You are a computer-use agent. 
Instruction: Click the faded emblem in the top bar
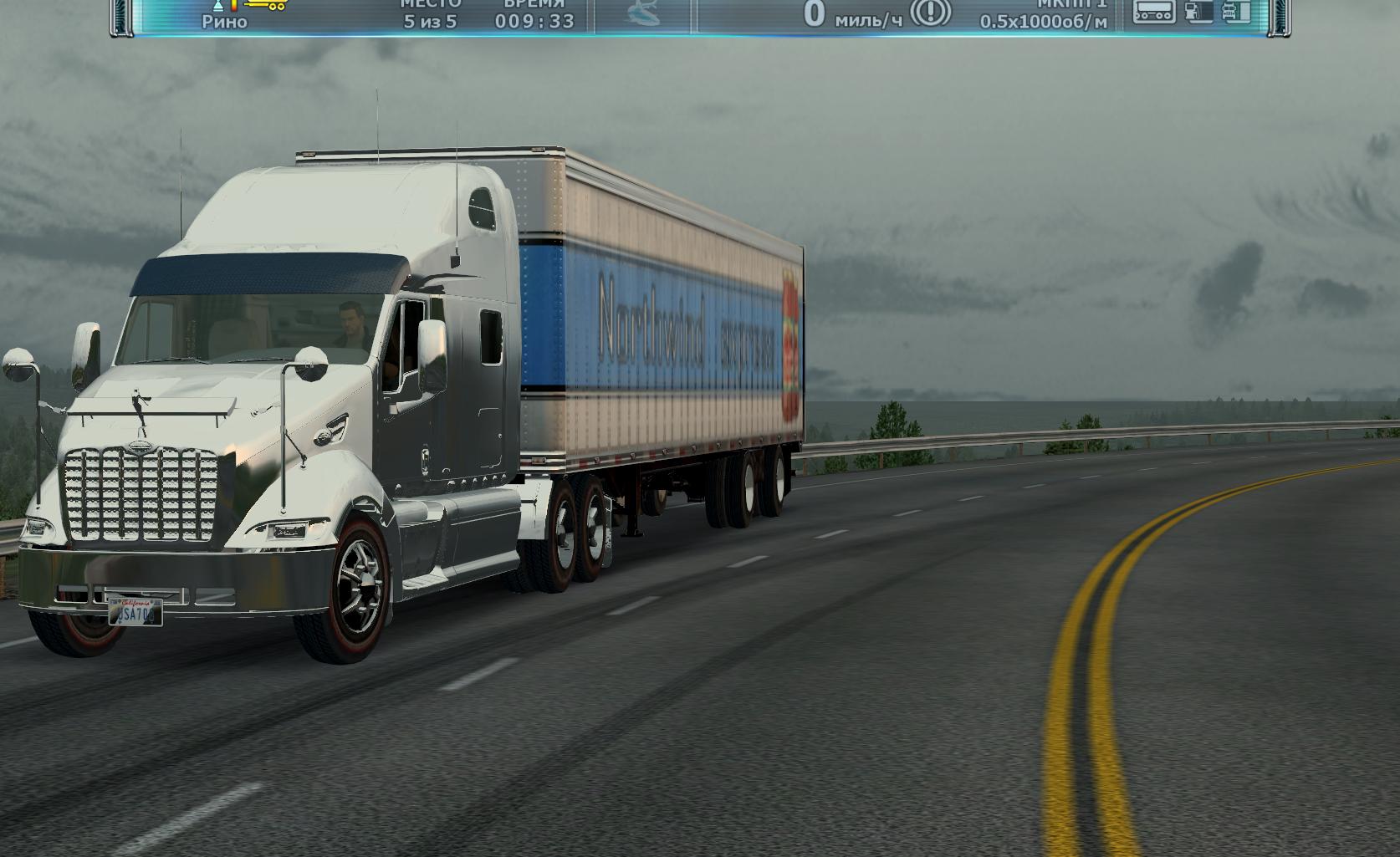[642, 16]
